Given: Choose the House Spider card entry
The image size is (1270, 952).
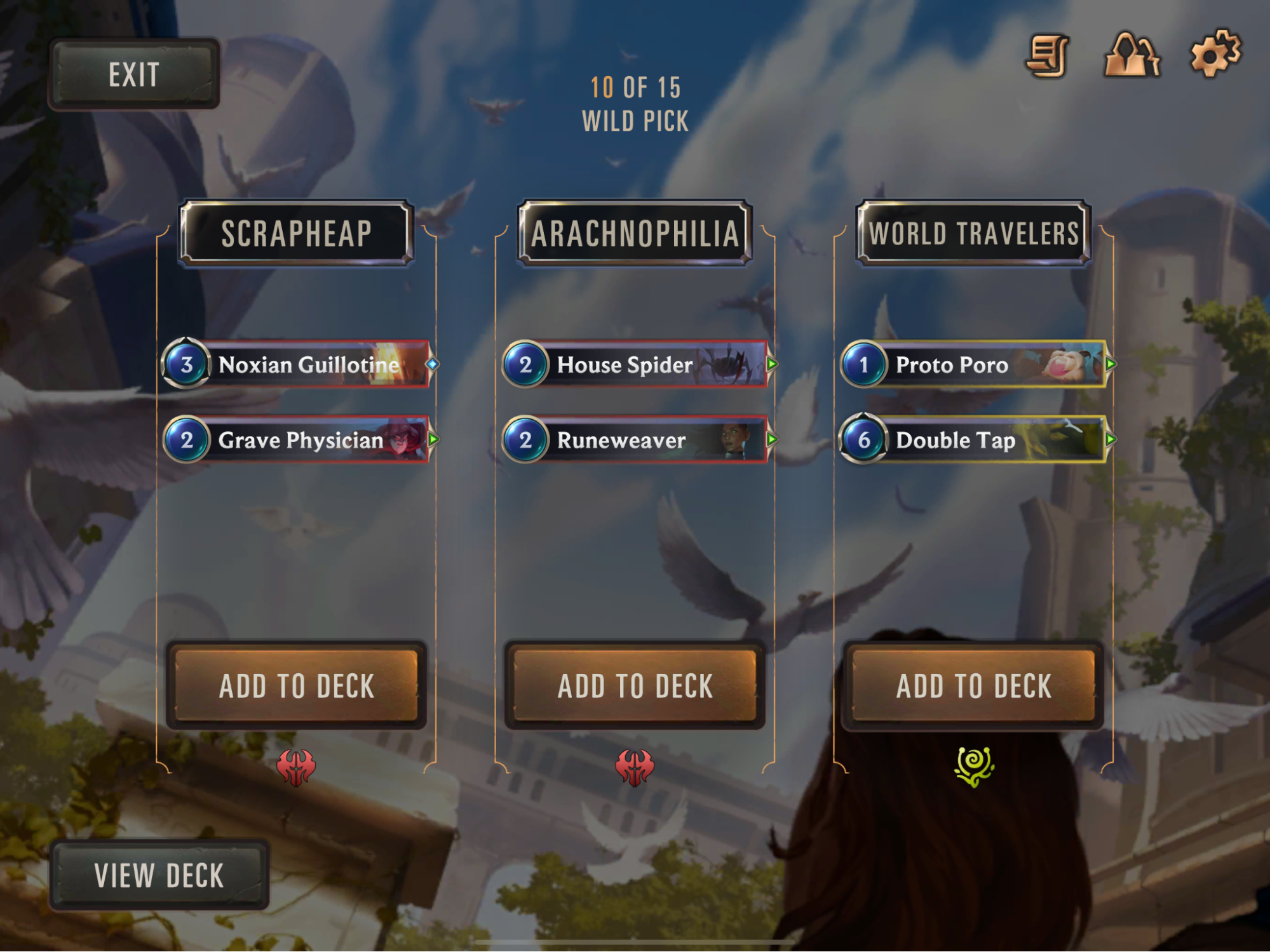Looking at the screenshot, I should pos(636,365).
